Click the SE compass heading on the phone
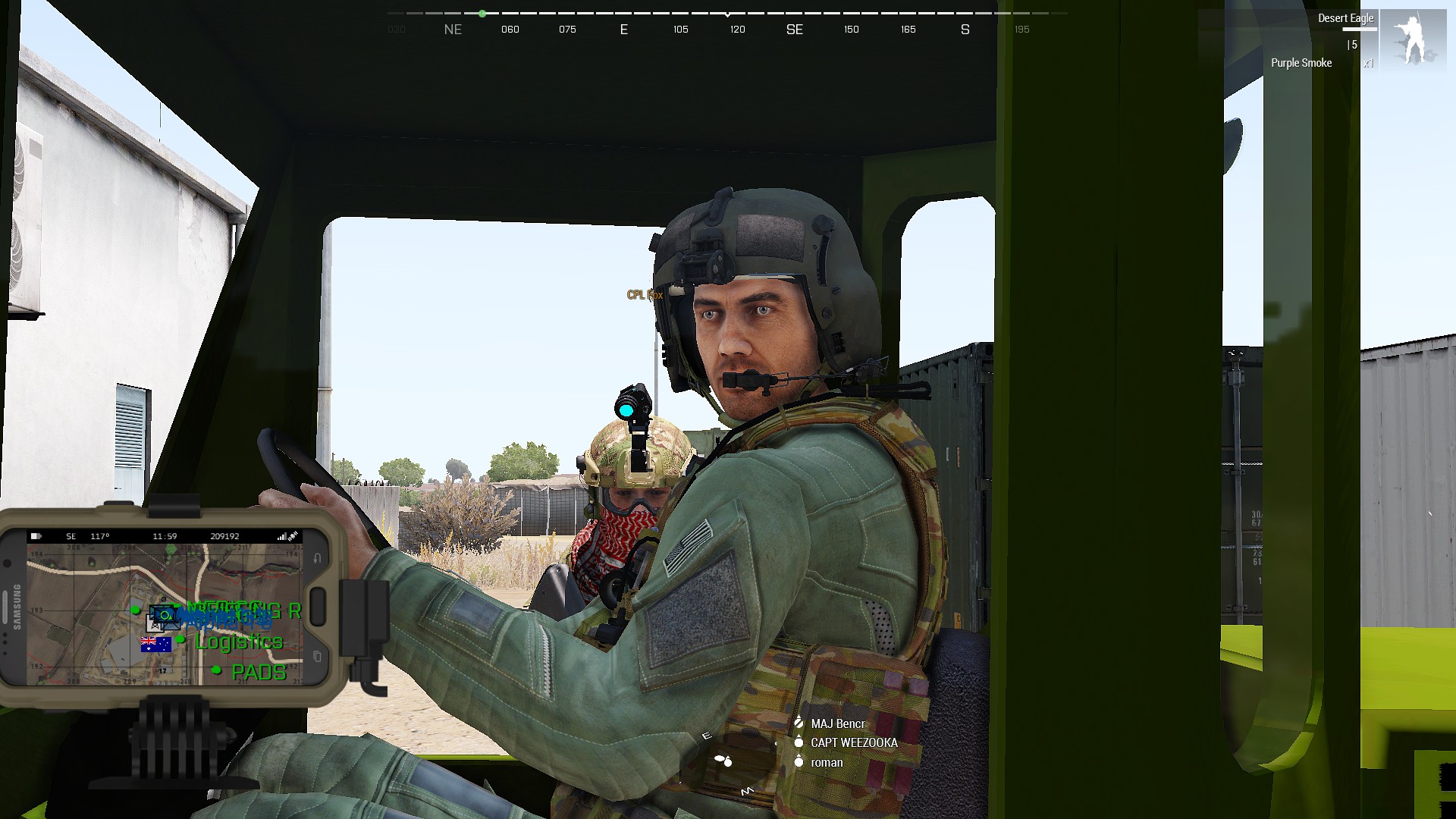Viewport: 1456px width, 819px height. [71, 536]
